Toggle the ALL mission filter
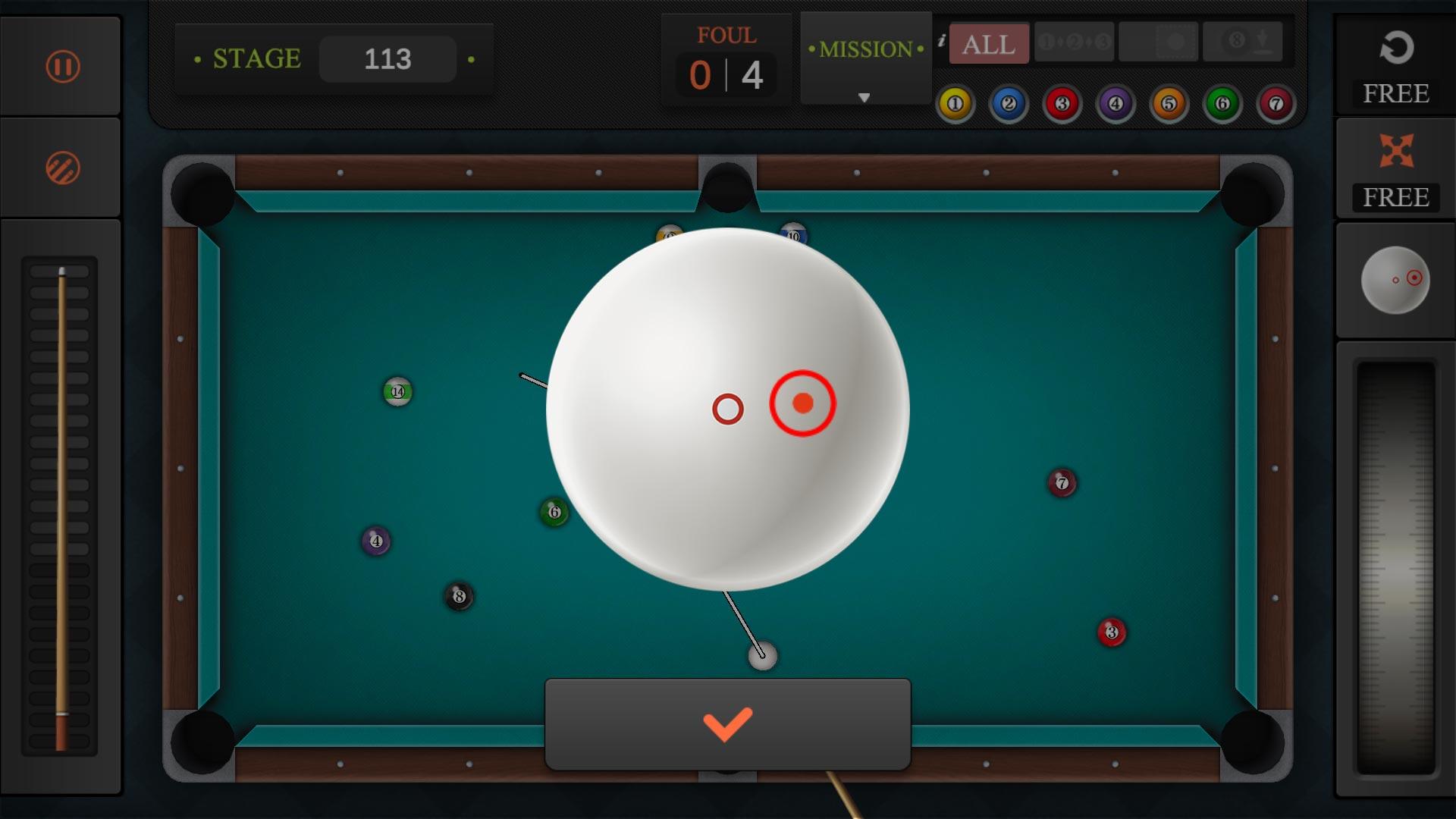The image size is (1456, 819). click(987, 43)
